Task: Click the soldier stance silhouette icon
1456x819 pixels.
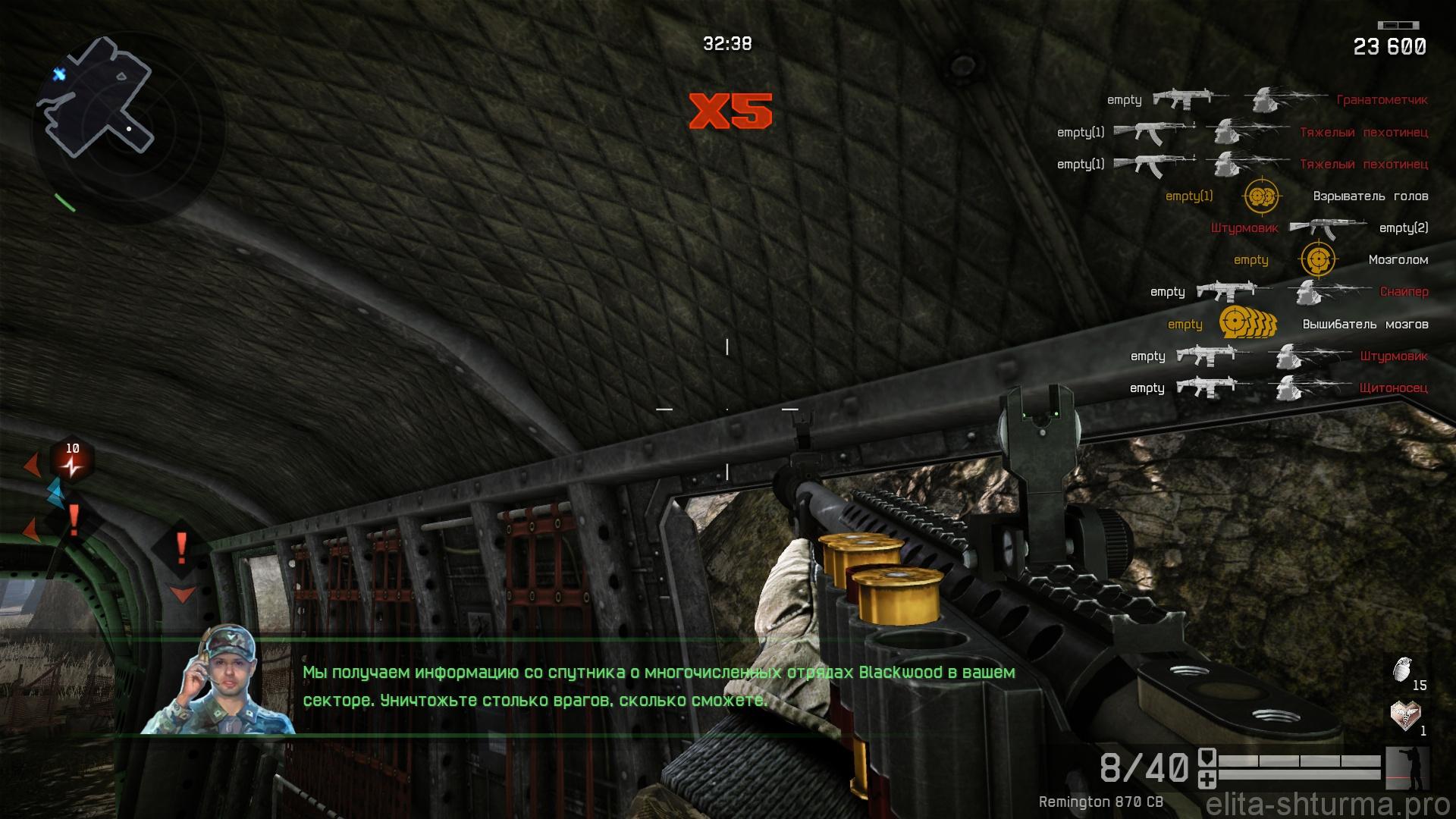Action: [1407, 768]
